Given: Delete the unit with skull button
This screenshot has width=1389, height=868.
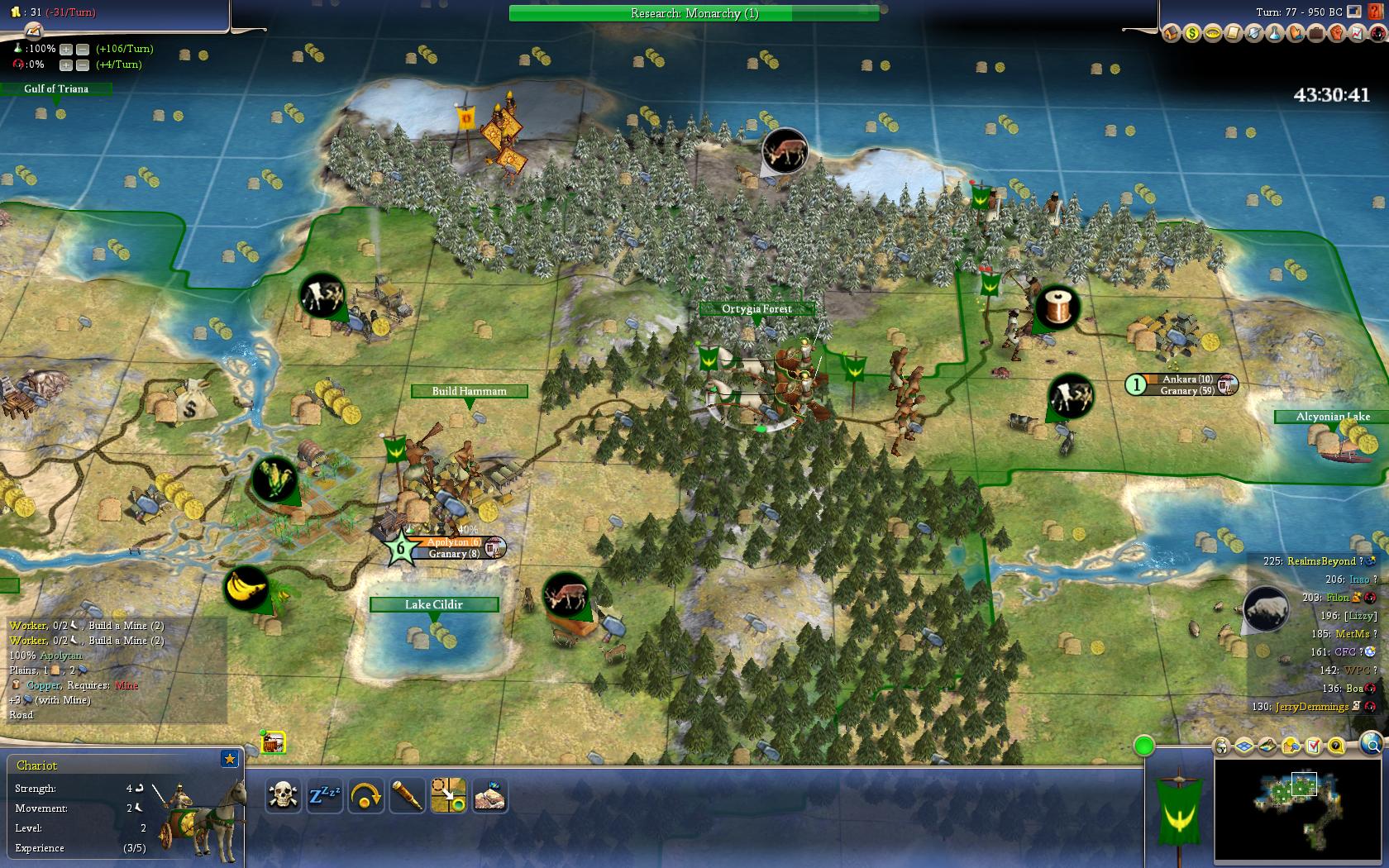Looking at the screenshot, I should [283, 796].
